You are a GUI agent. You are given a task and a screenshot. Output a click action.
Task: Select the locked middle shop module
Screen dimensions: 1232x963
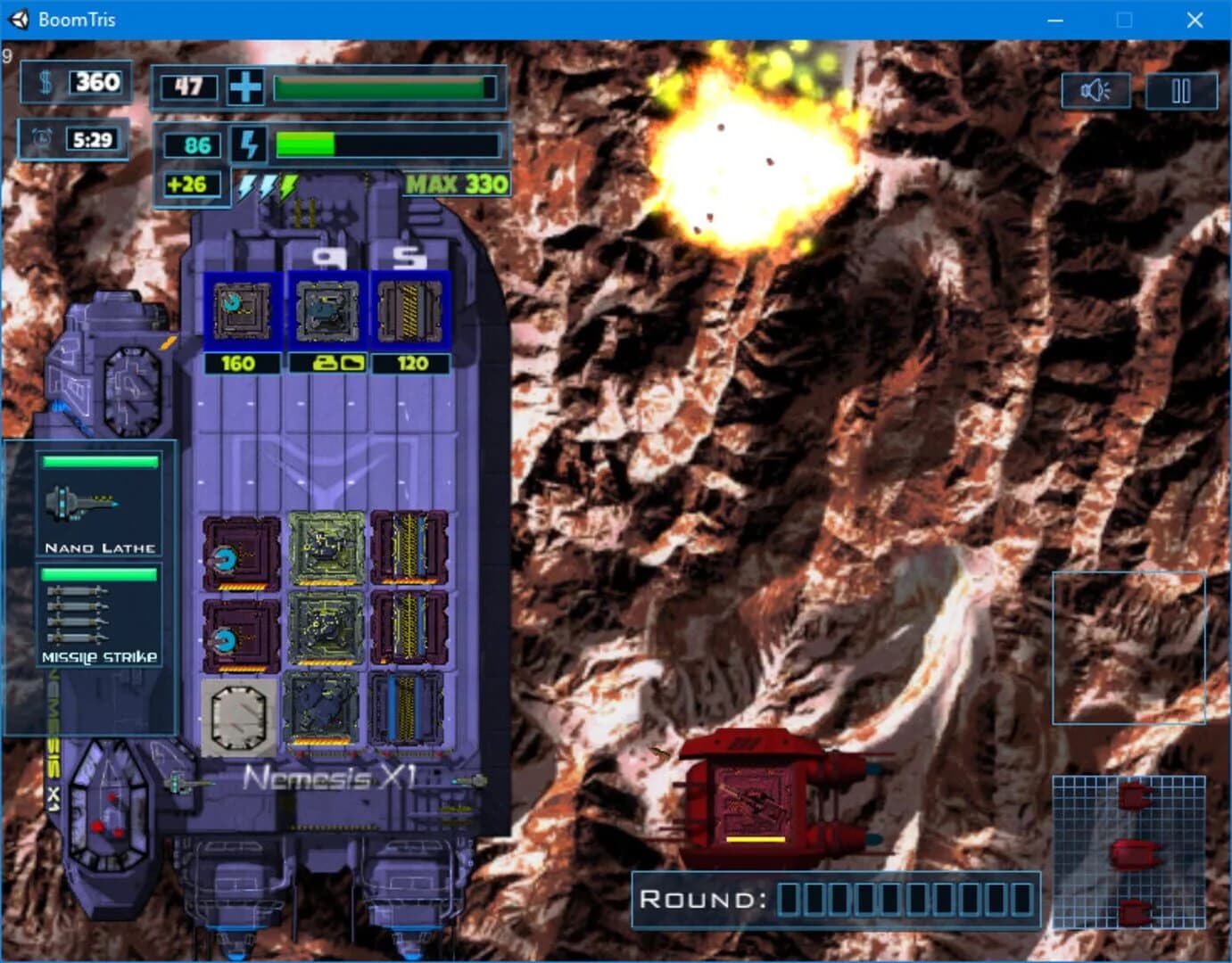[x=326, y=312]
